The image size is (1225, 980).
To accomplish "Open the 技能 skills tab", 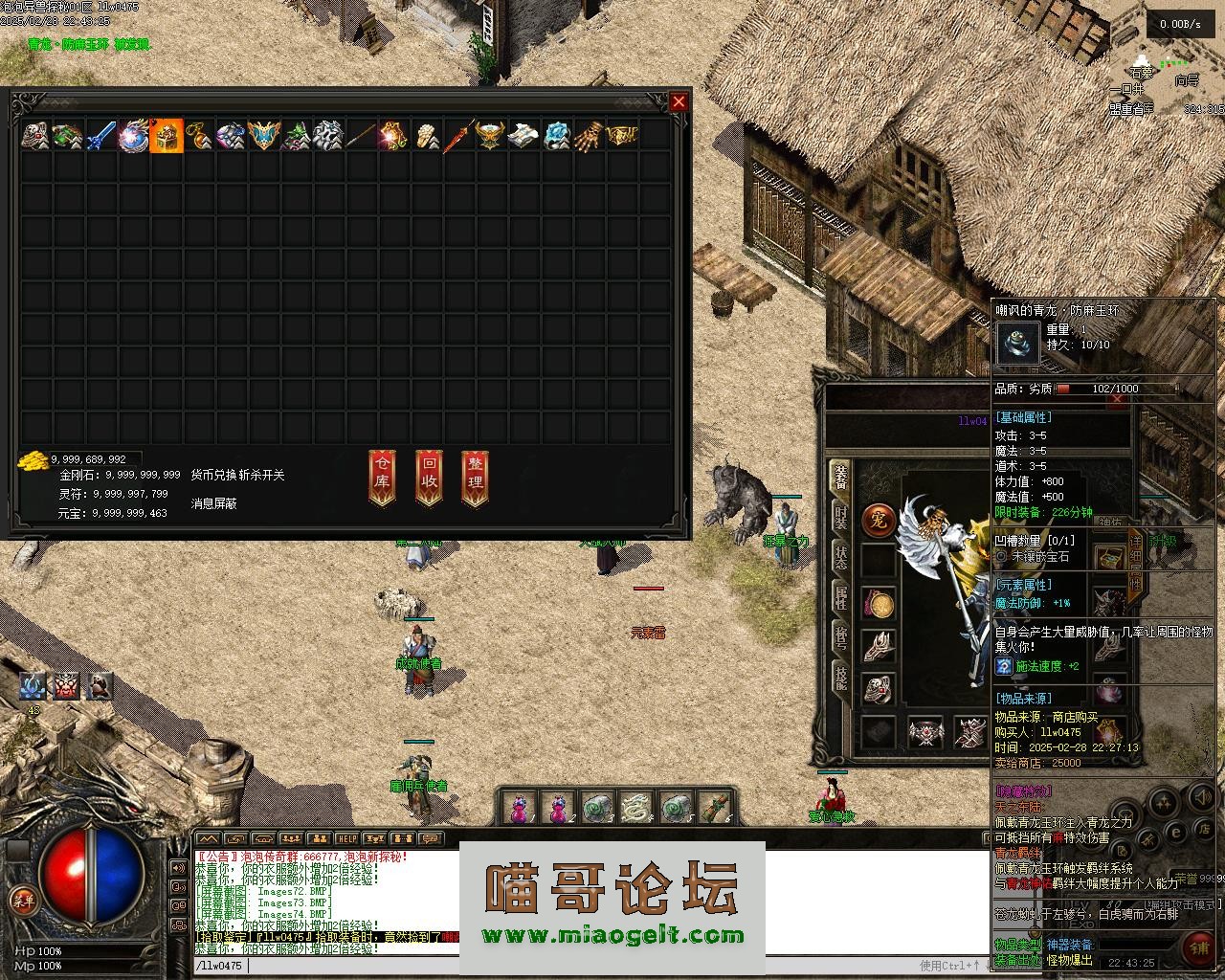I will 839,679.
